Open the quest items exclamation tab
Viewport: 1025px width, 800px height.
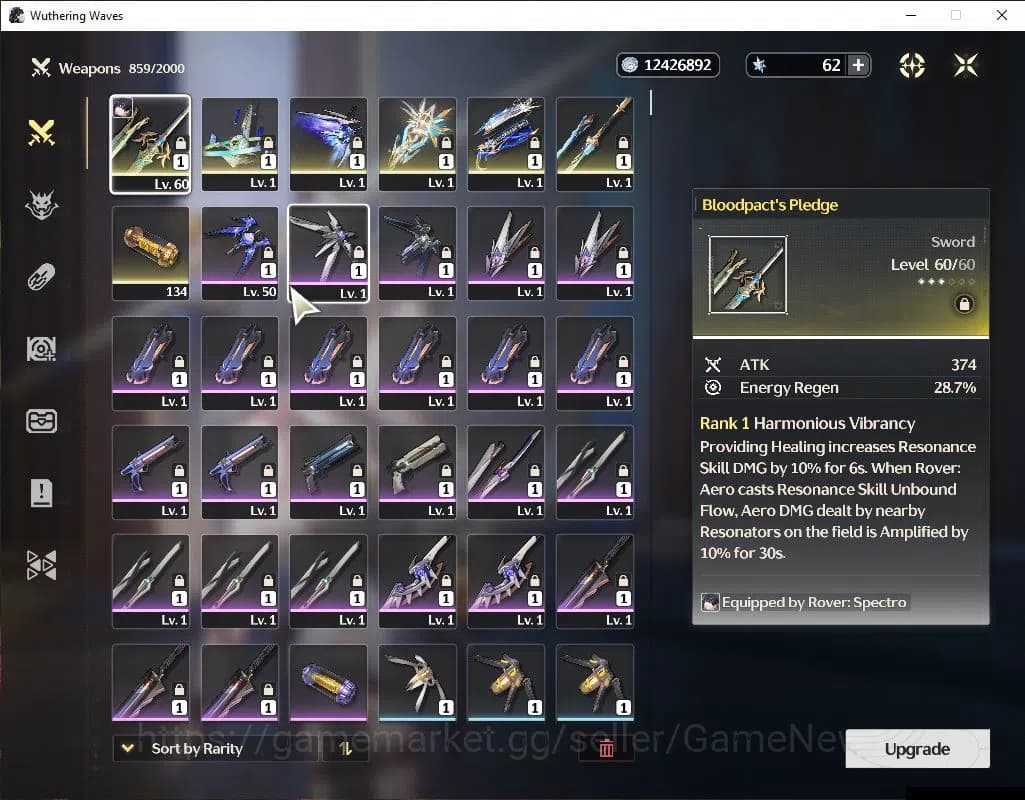(41, 492)
